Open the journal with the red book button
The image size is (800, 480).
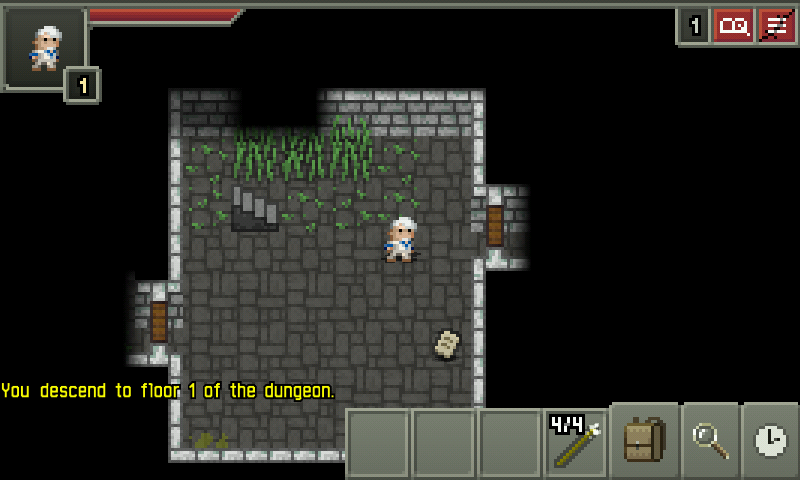pos(734,26)
